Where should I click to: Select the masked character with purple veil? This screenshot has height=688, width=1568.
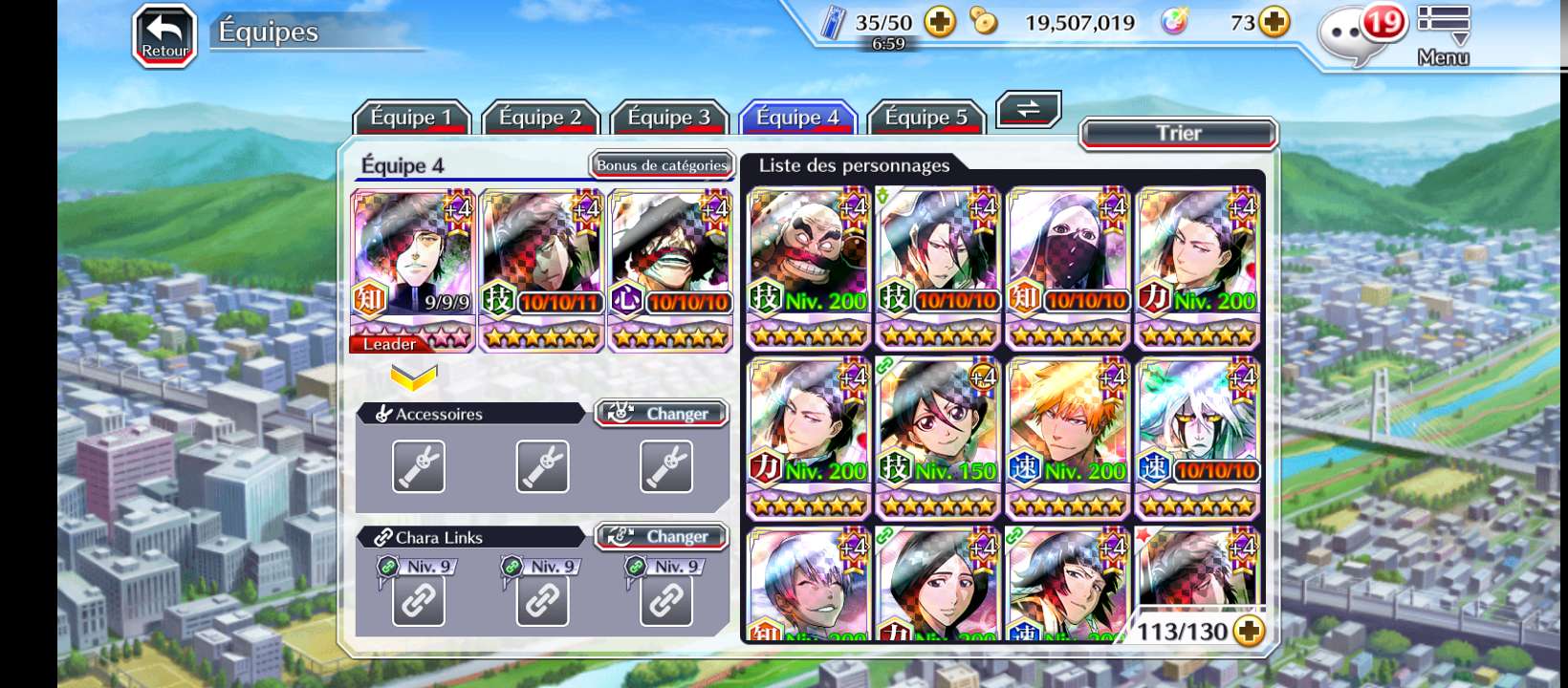click(1068, 268)
